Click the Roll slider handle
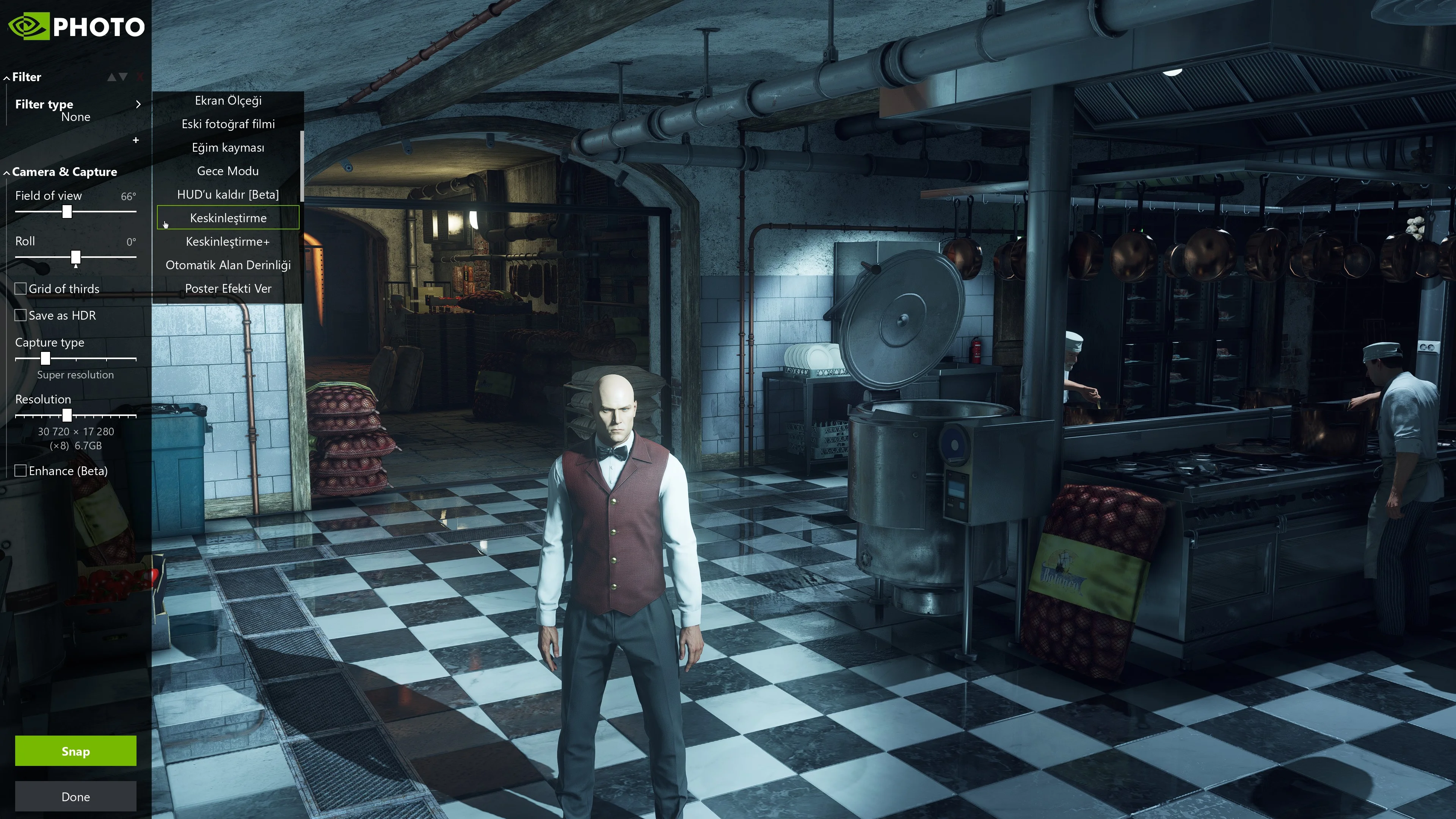Image resolution: width=1456 pixels, height=819 pixels. (76, 258)
